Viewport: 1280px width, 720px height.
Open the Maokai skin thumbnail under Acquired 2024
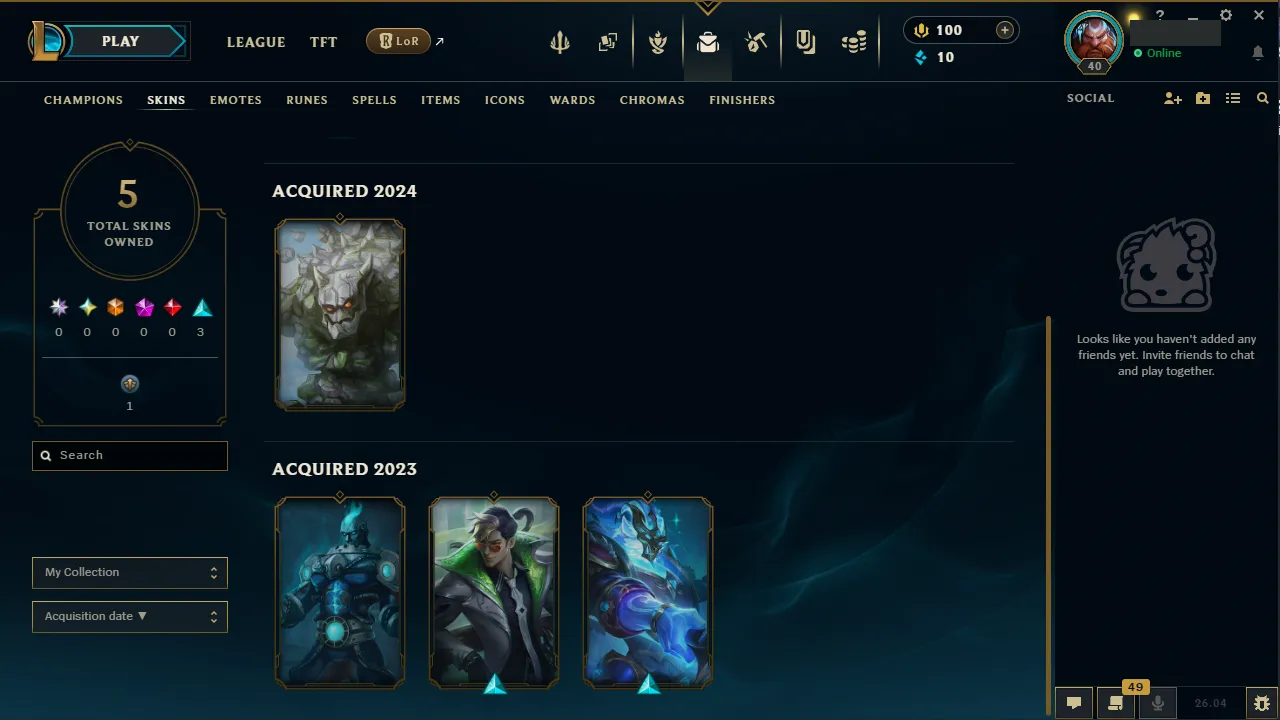tap(340, 315)
